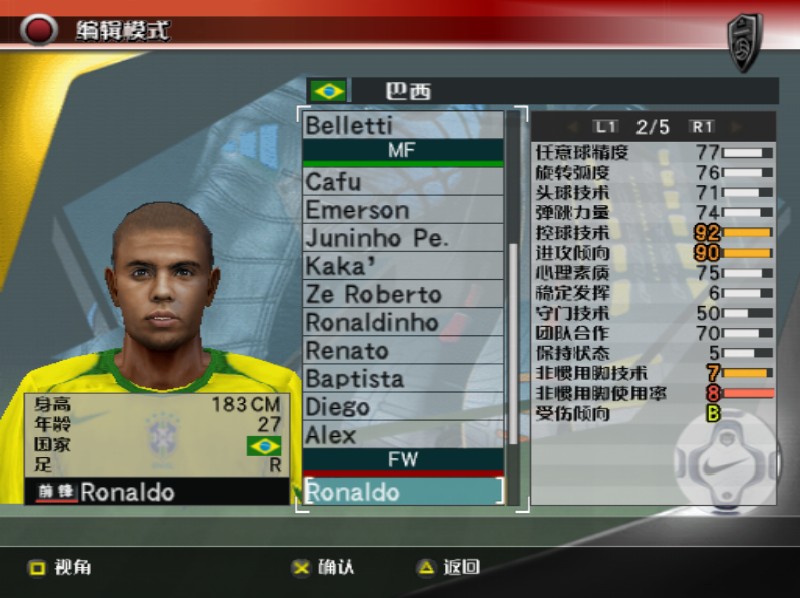Go to previous stats page arrow
Screen dimensions: 800x598
coord(573,127)
